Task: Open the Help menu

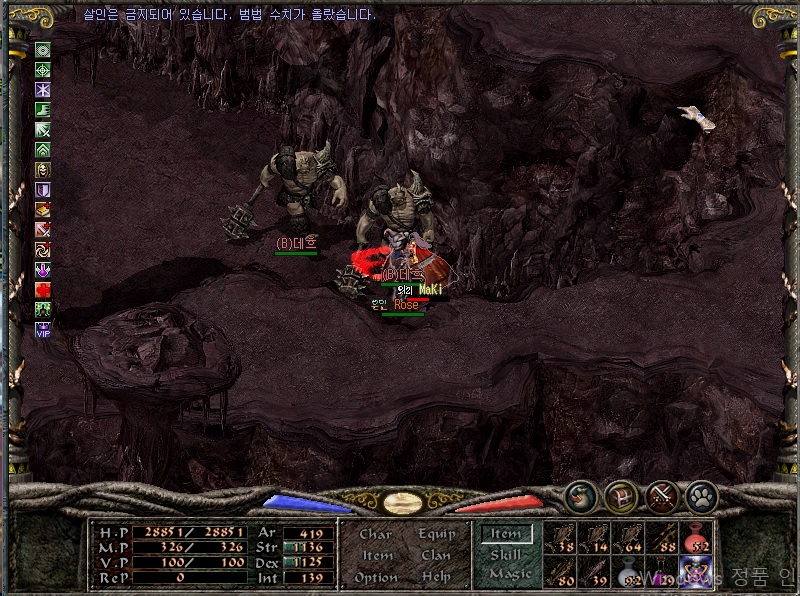Action: (x=436, y=577)
